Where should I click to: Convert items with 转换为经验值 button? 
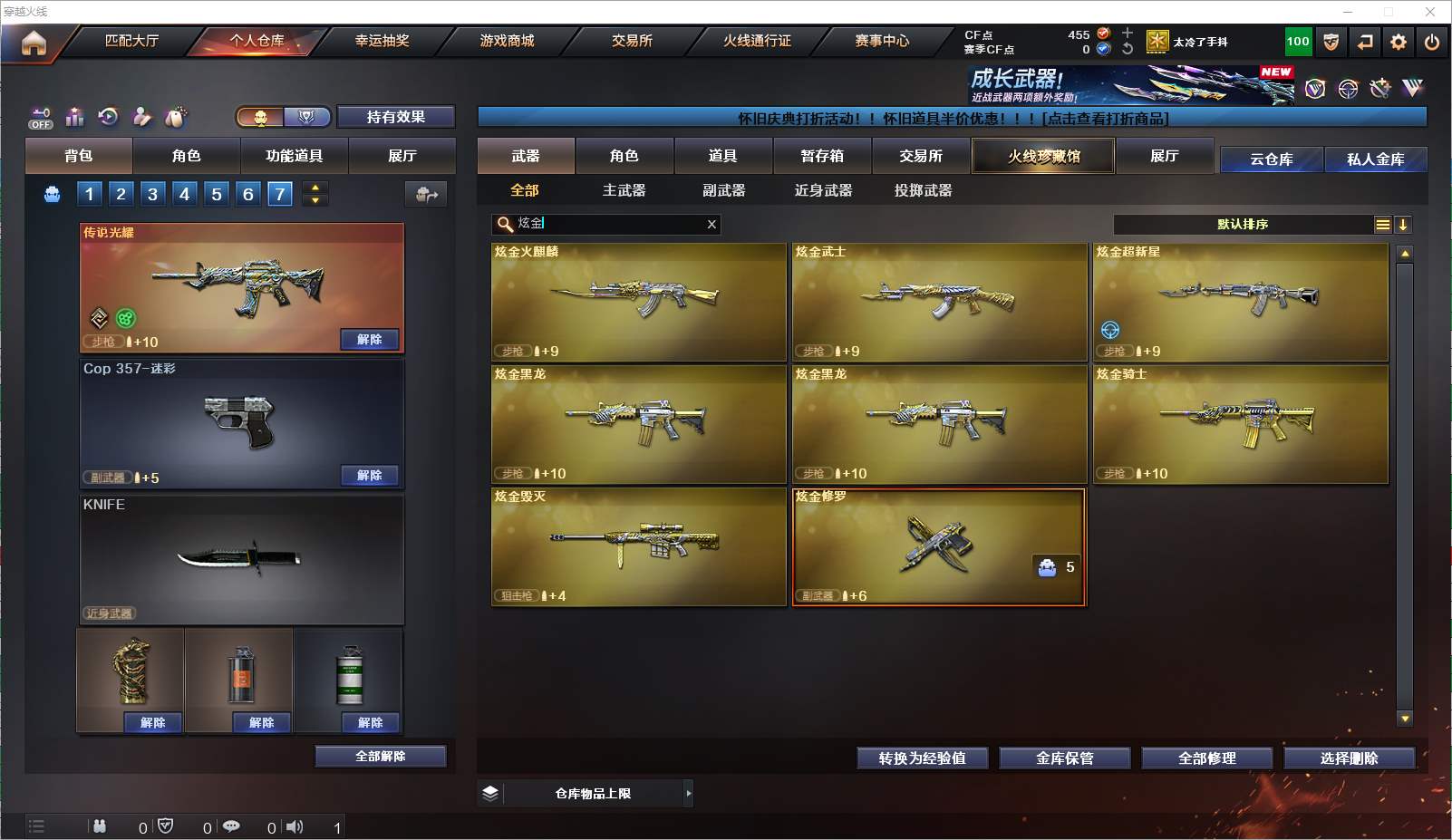pos(922,758)
